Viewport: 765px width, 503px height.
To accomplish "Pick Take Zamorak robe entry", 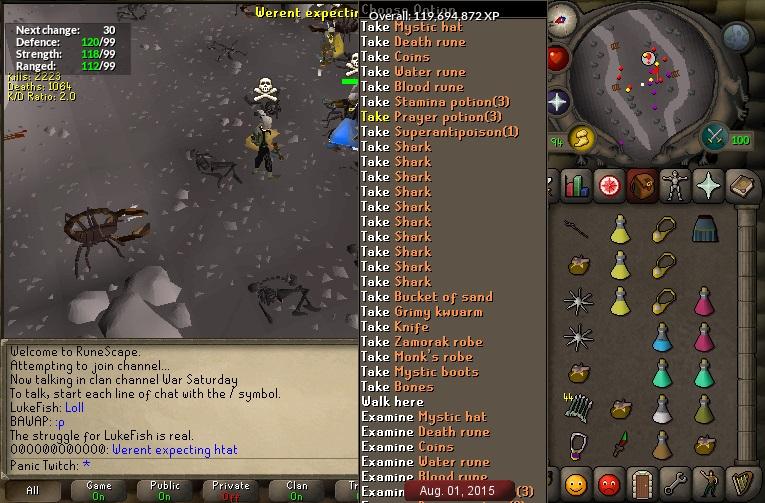I will [421, 342].
